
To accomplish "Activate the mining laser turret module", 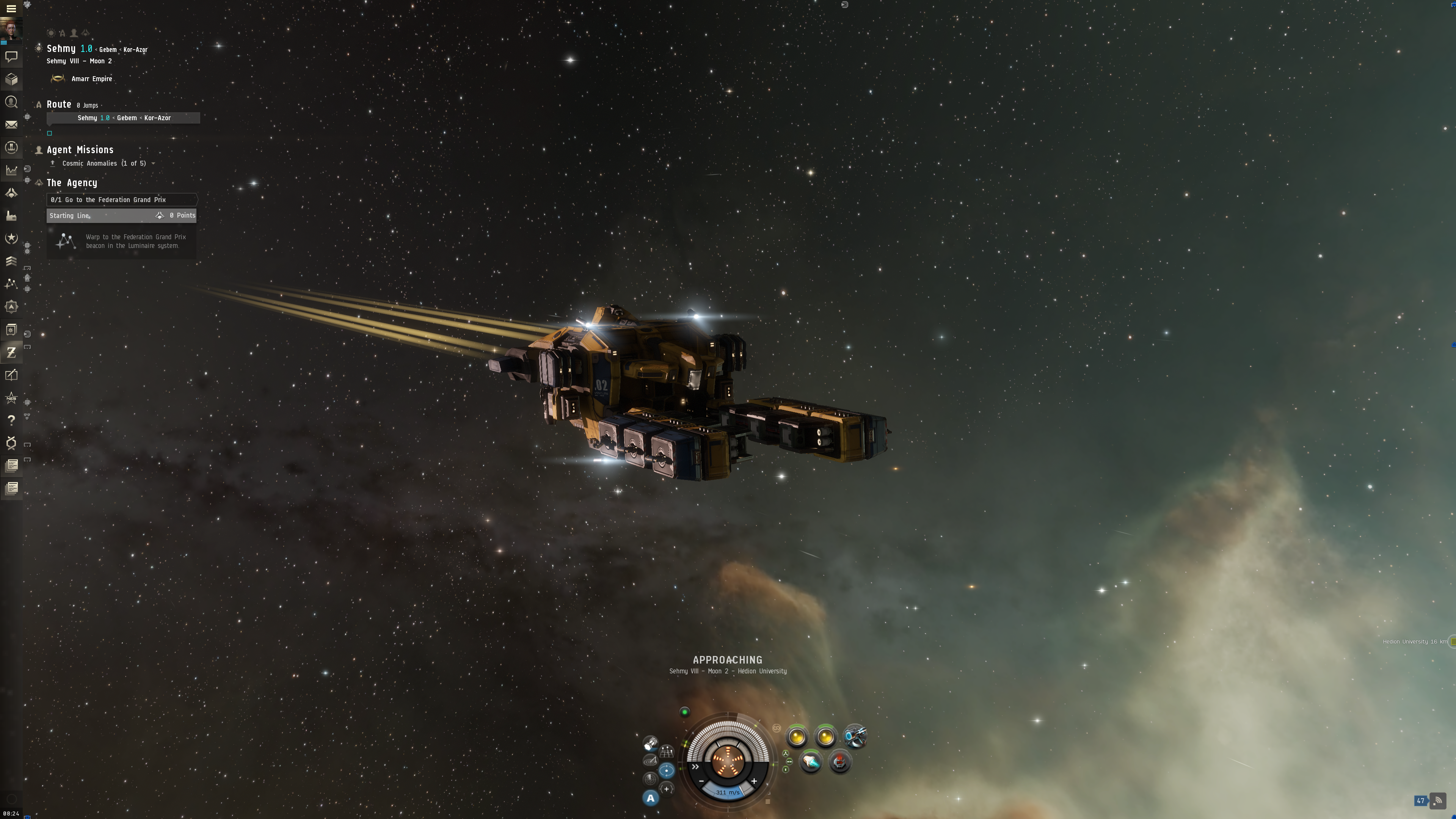I will coord(855,736).
